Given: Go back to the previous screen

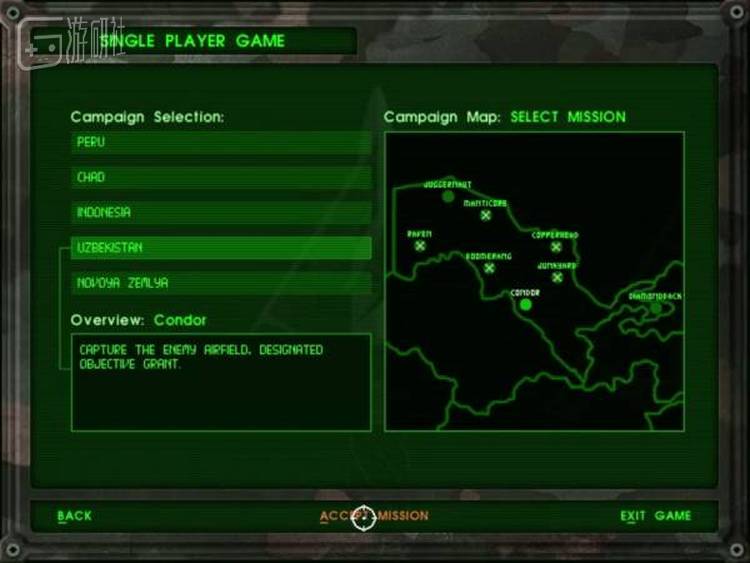Looking at the screenshot, I should click(x=74, y=516).
